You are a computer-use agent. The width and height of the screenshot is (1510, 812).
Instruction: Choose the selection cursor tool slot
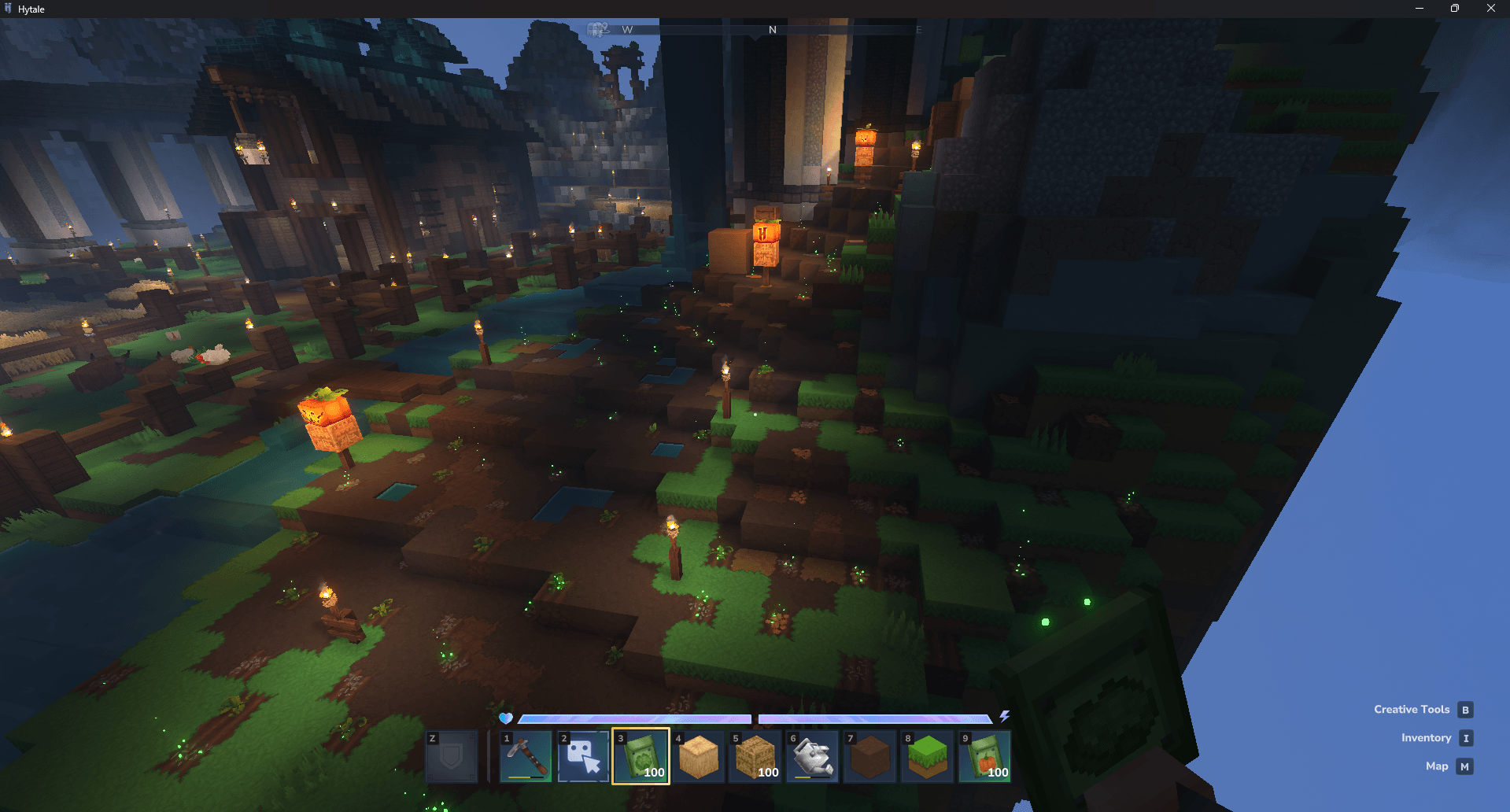click(x=583, y=756)
